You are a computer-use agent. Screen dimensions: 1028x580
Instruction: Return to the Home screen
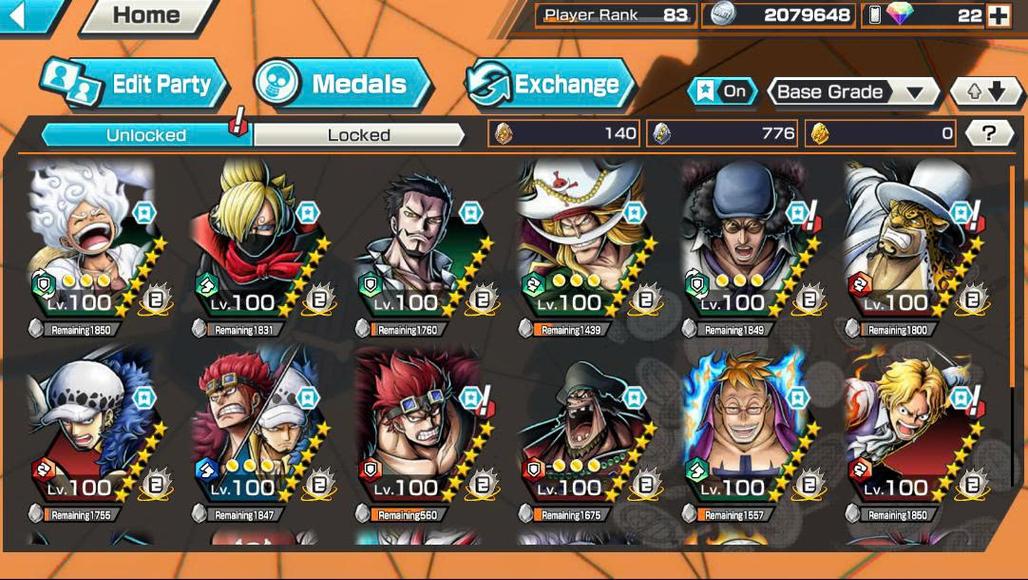click(146, 16)
